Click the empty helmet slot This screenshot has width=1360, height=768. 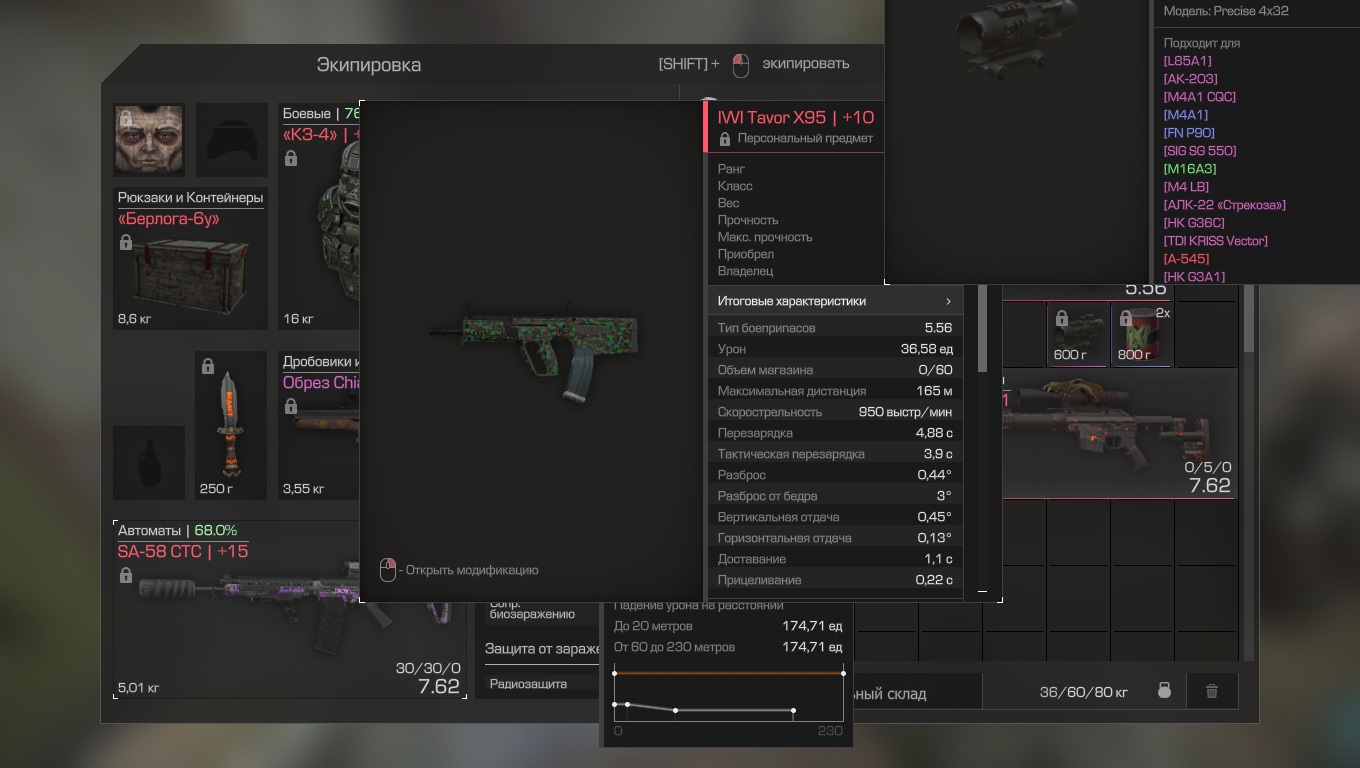231,139
